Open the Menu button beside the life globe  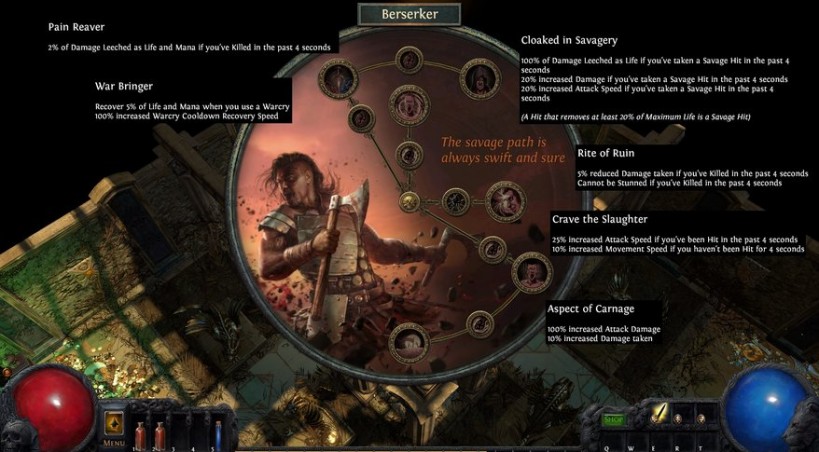coord(113,426)
